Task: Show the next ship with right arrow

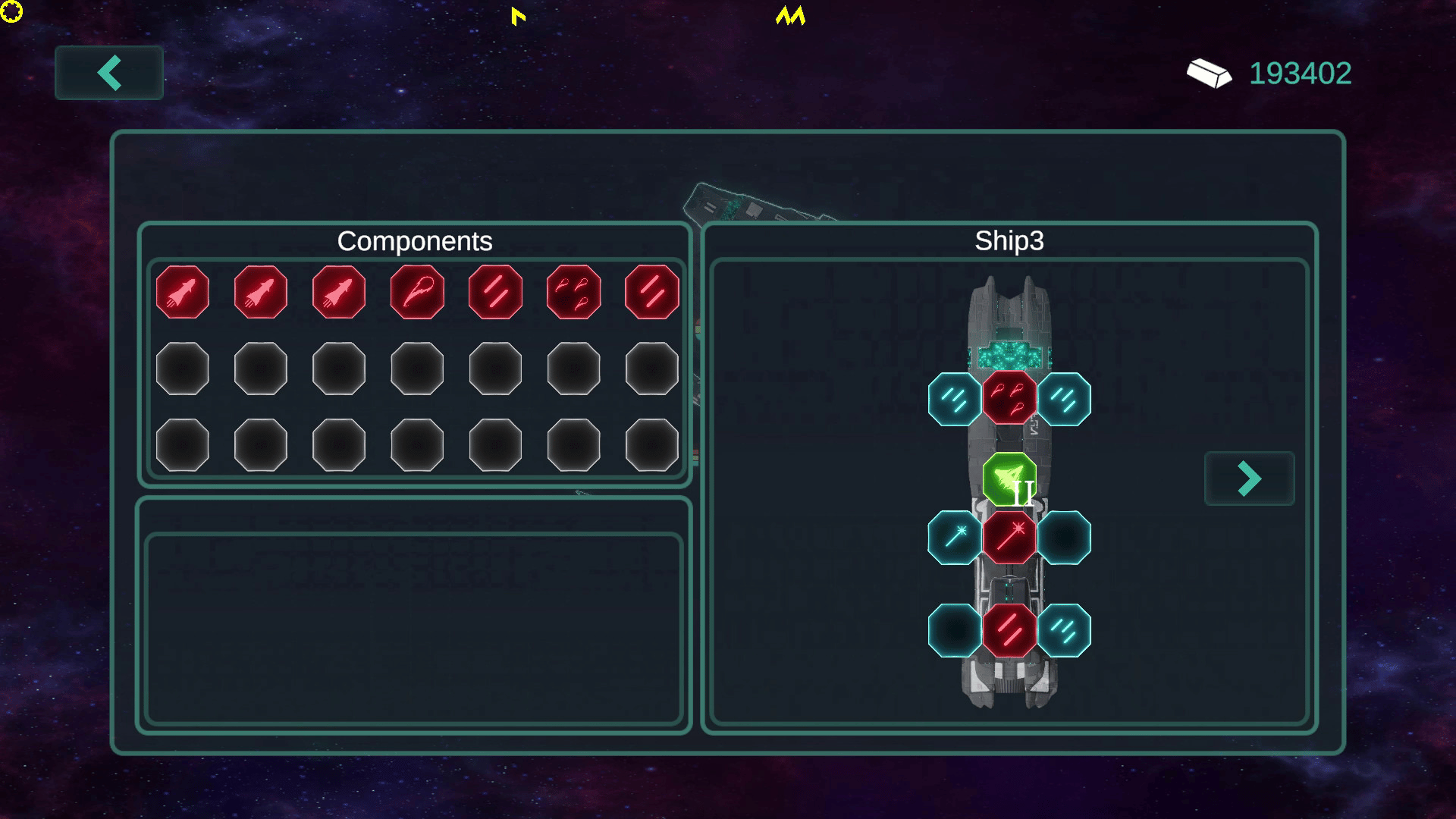Action: tap(1249, 479)
